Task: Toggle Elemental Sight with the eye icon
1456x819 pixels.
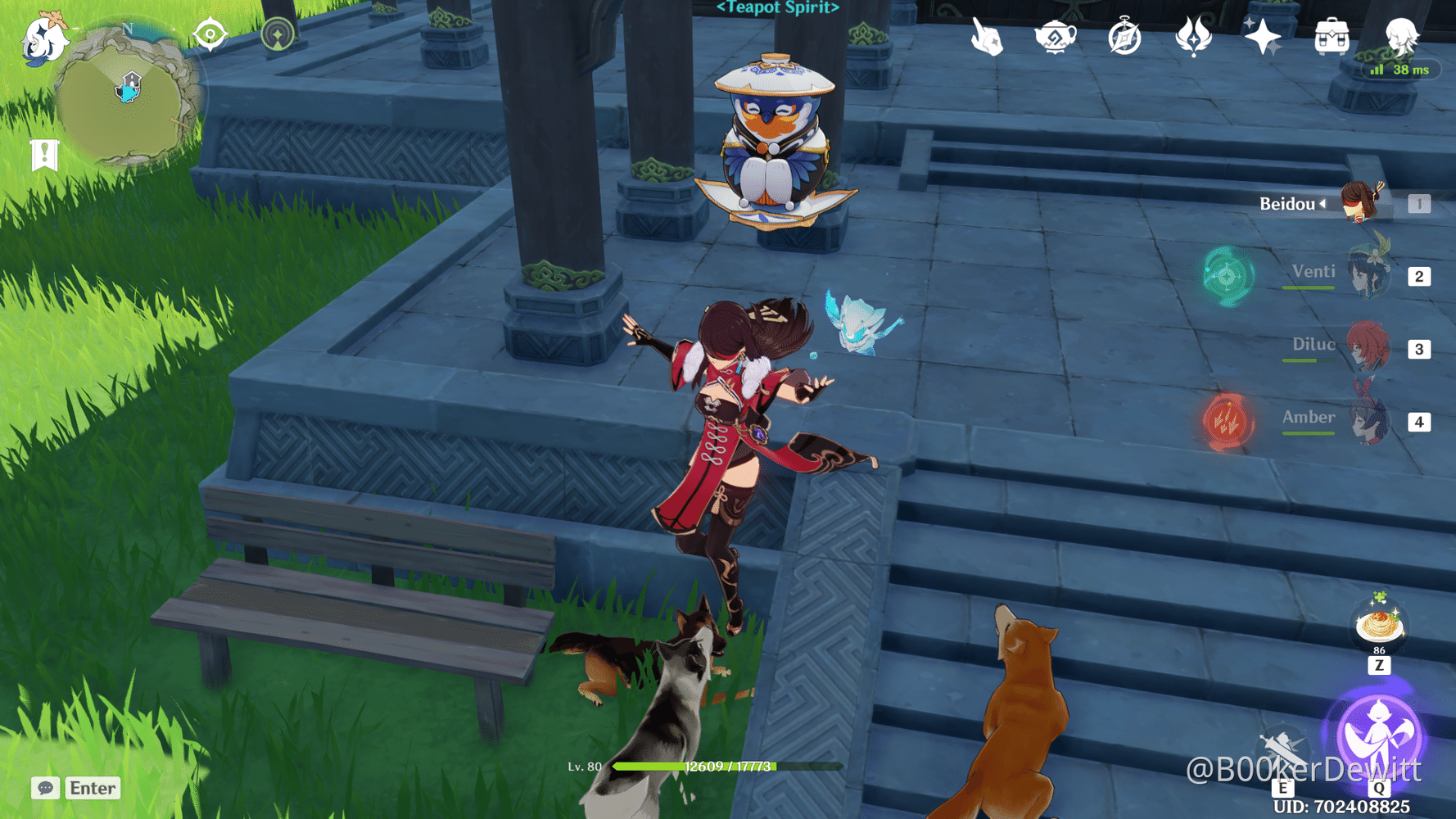Action: coord(278,34)
